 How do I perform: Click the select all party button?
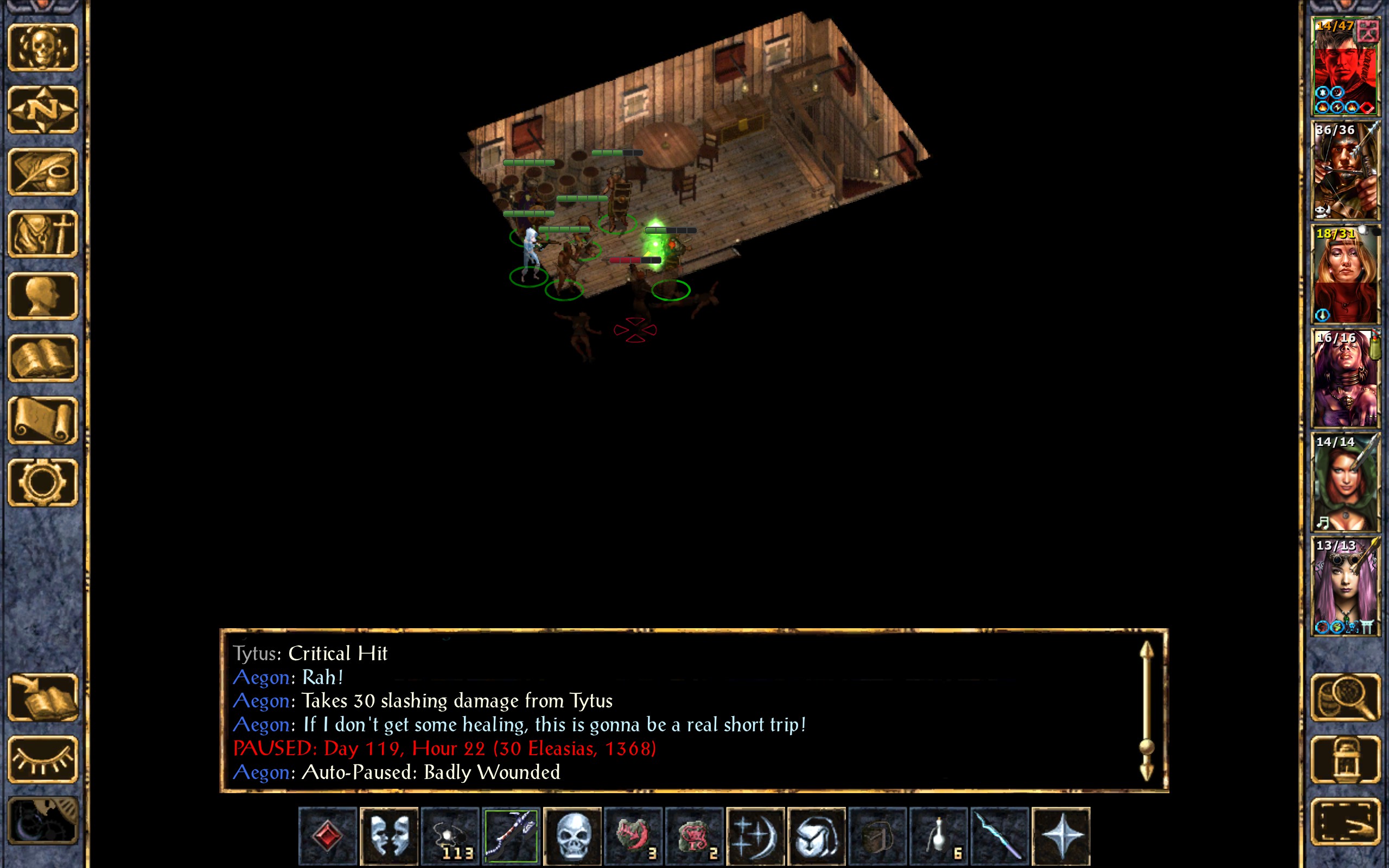point(1345,822)
